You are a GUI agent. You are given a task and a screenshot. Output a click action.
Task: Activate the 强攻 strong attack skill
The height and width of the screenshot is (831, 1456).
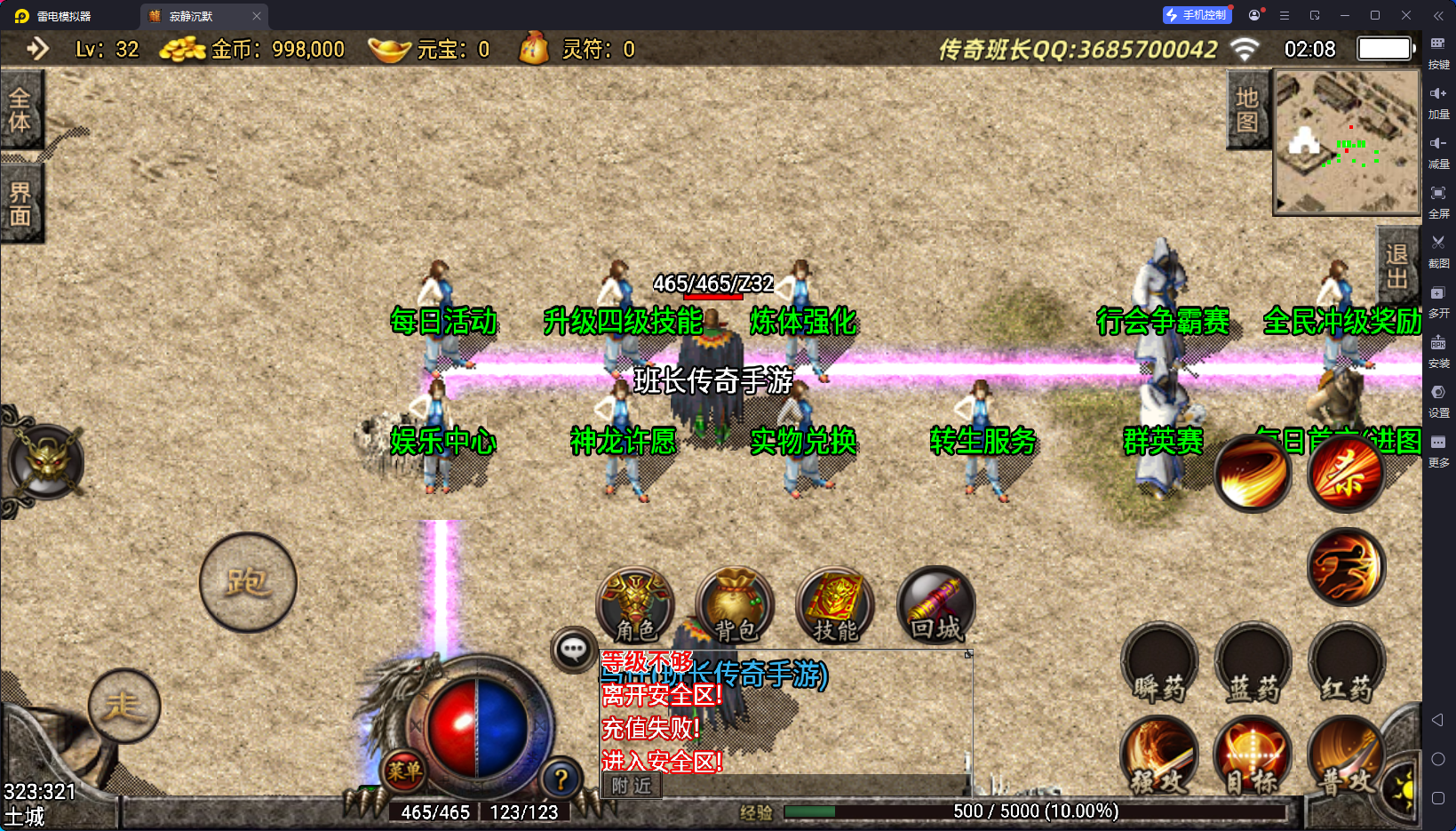(1159, 757)
